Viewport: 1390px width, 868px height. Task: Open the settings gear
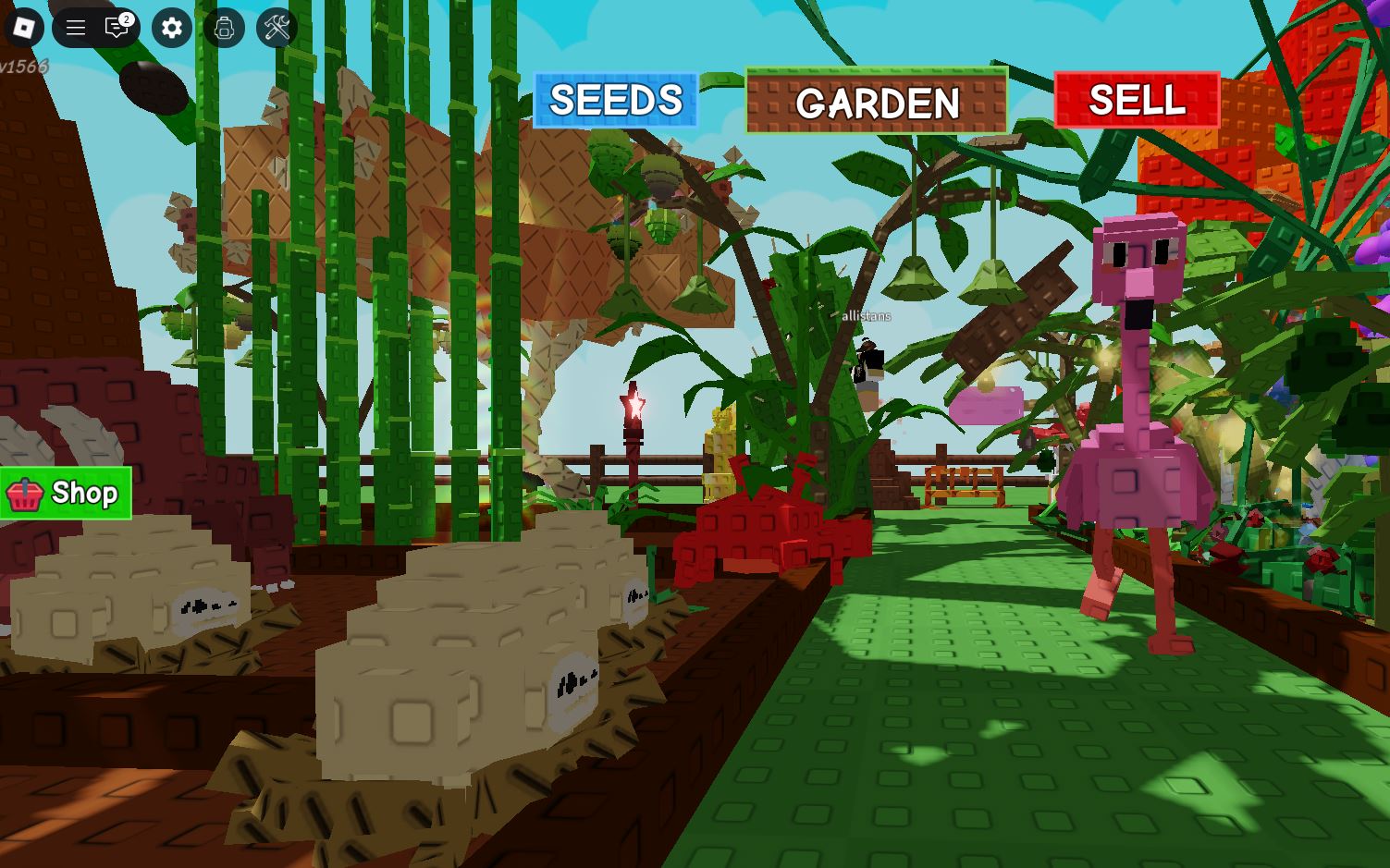(x=170, y=28)
